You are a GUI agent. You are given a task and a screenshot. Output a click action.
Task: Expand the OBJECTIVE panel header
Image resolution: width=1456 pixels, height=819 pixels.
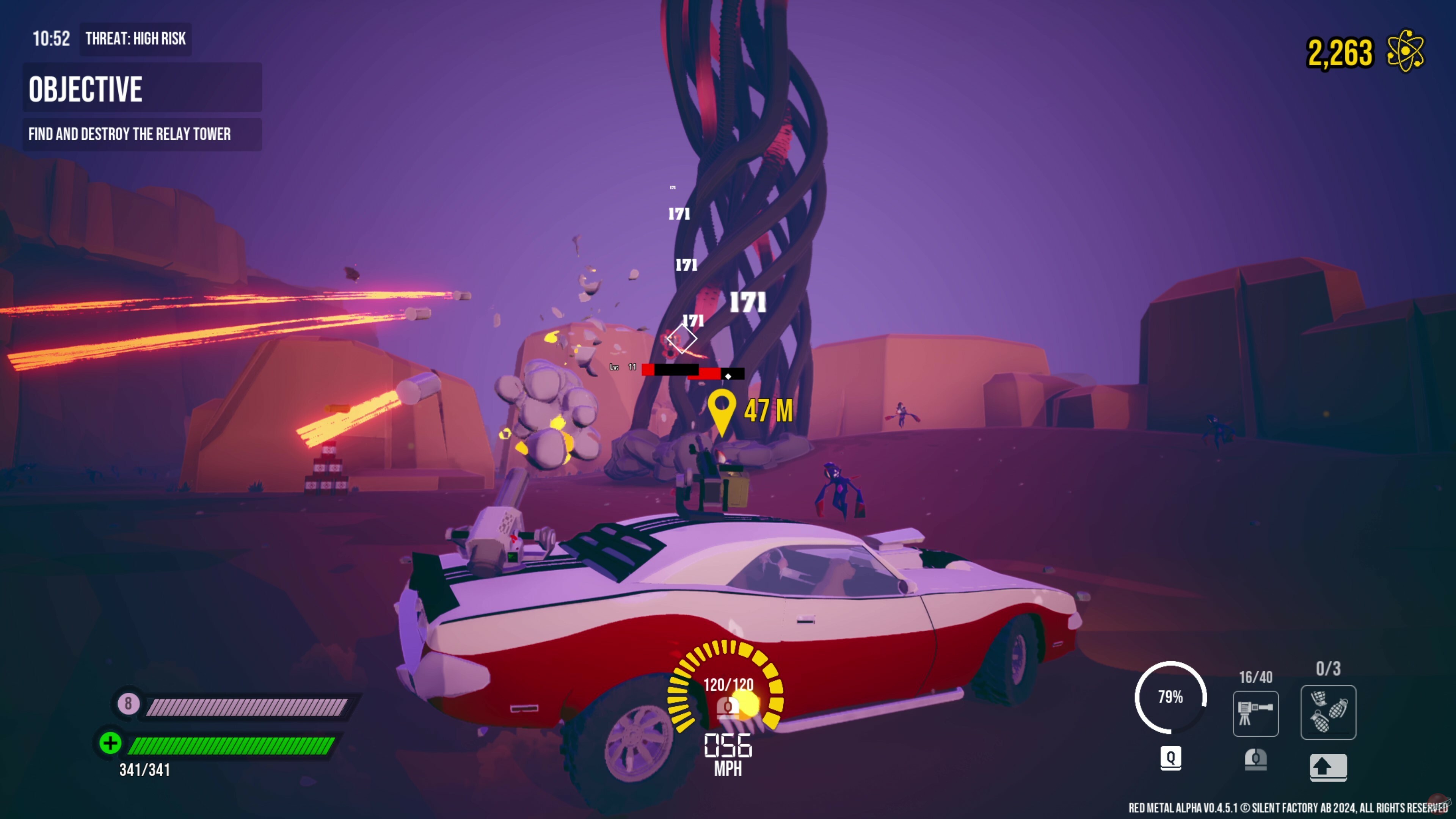point(141,88)
